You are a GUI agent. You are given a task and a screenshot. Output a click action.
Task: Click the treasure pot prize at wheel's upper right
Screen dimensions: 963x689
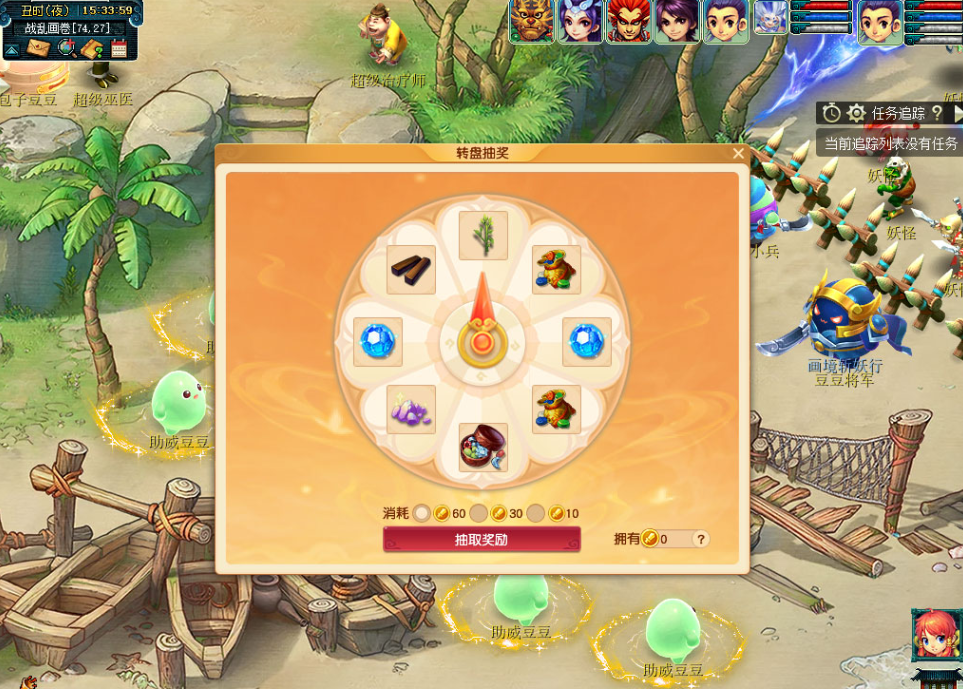coord(556,270)
